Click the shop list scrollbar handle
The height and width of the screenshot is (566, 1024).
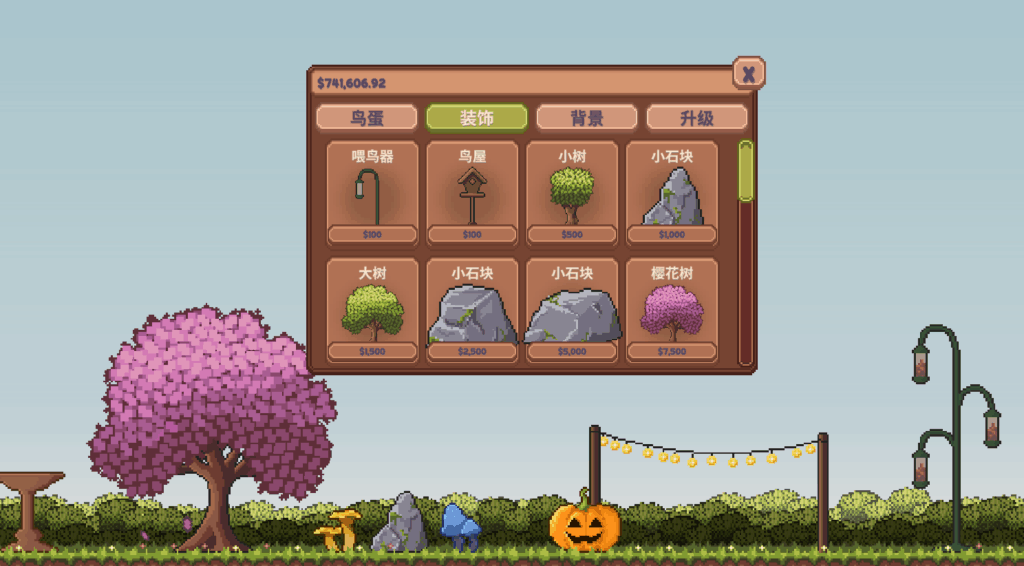pyautogui.click(x=745, y=171)
